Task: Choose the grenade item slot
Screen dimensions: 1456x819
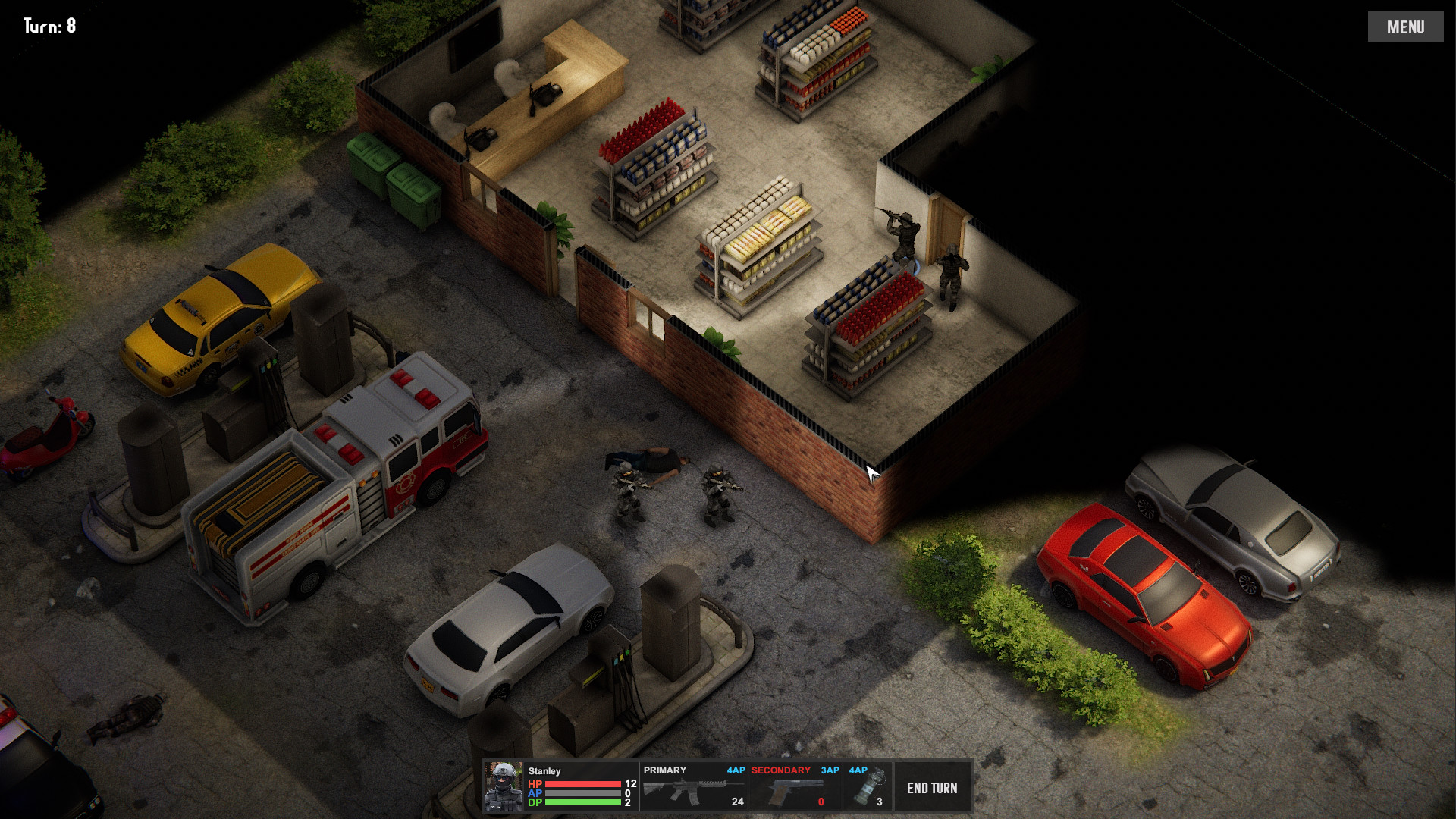Action: point(867,788)
